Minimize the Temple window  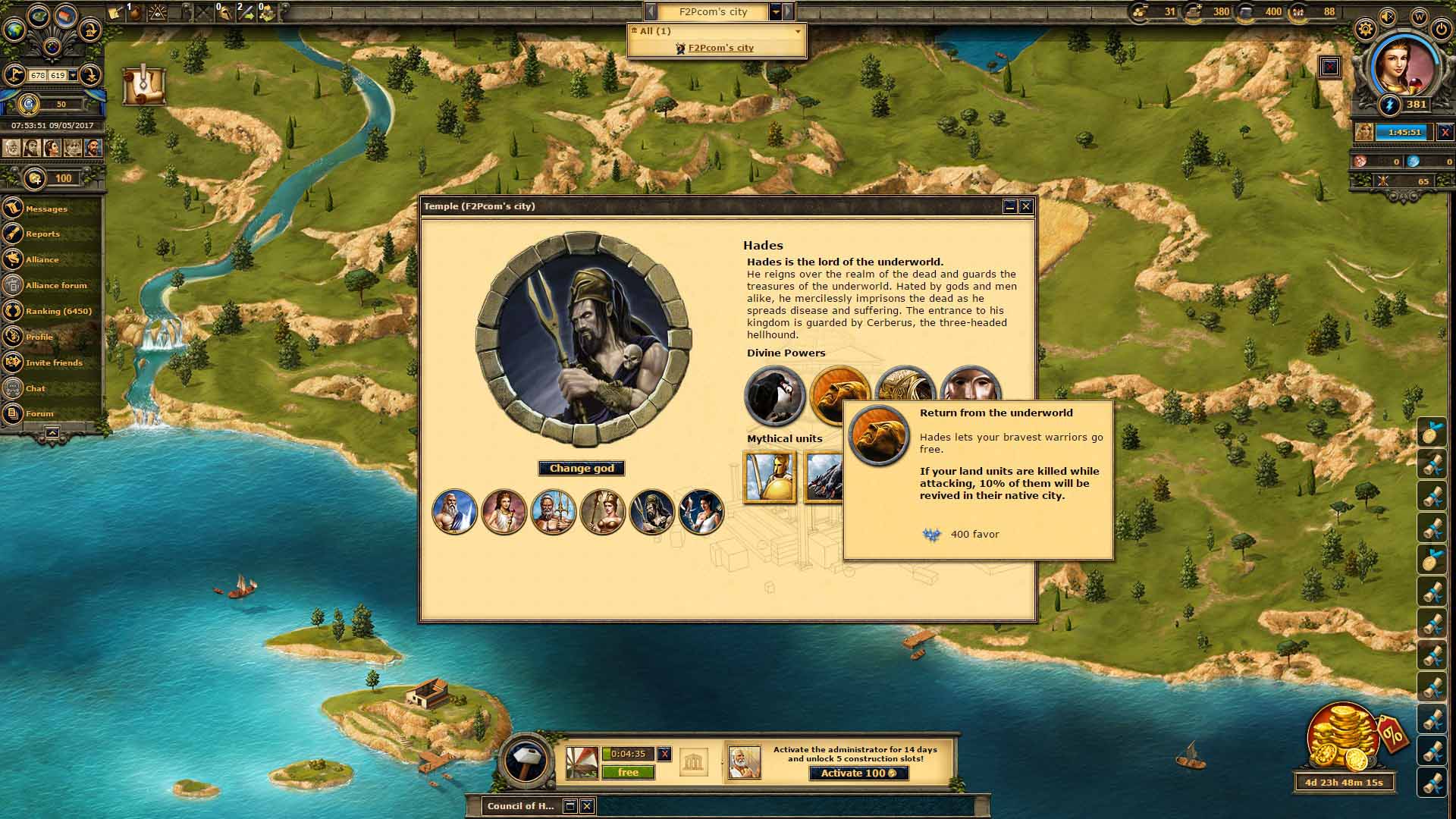(x=1009, y=206)
